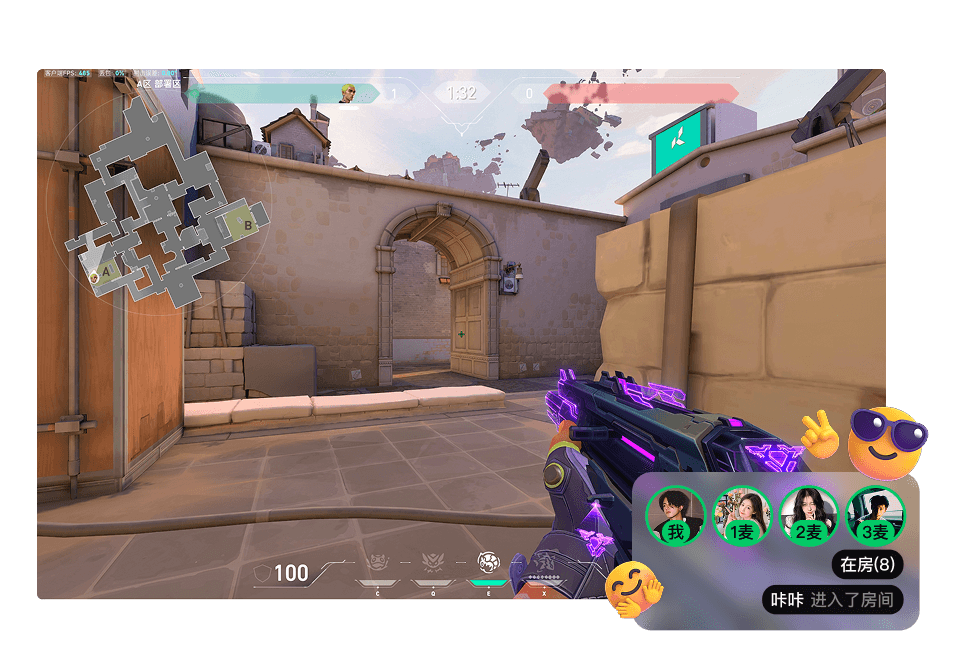Image resolution: width=956 pixels, height=656 pixels.
Task: Select the 1麦 voice seat avatar
Action: point(742,516)
